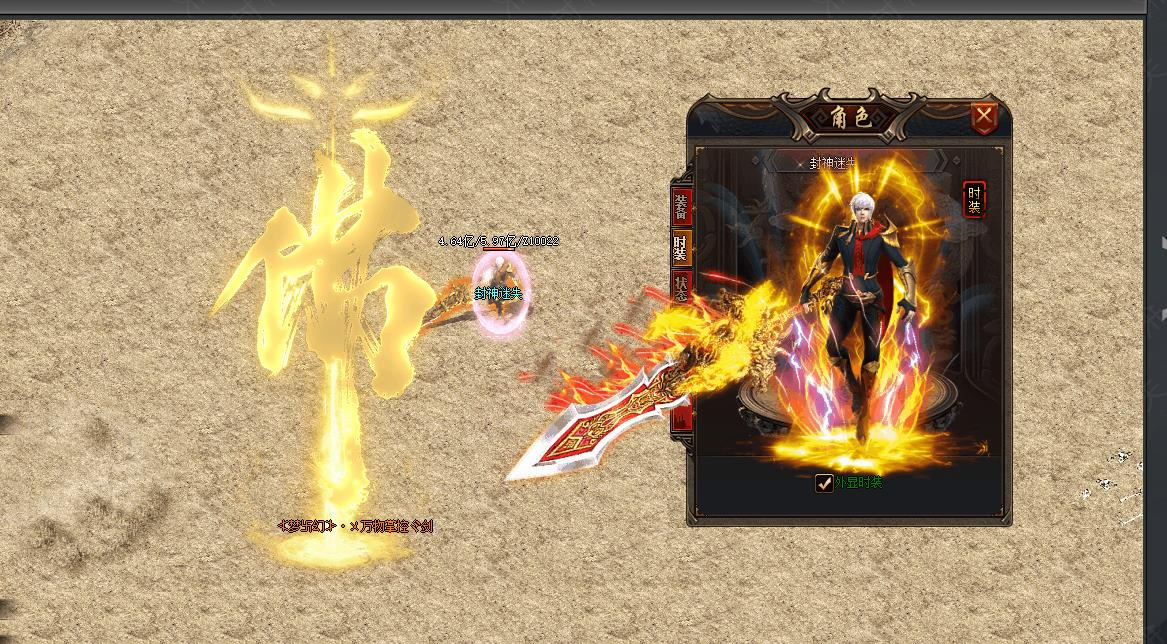
Task: Close the 角色 character panel
Action: [x=984, y=118]
